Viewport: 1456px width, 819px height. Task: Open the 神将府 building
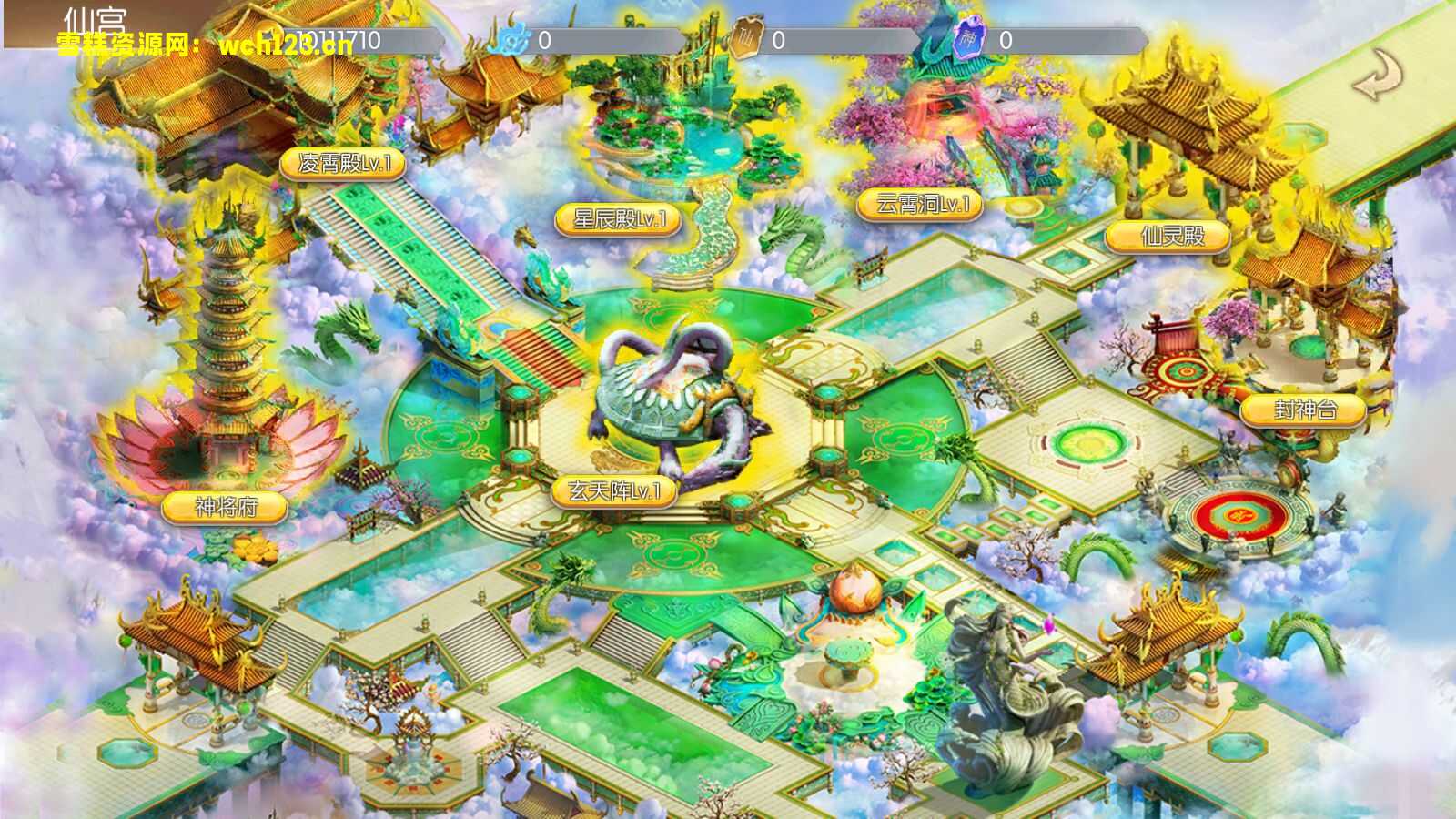click(x=225, y=507)
